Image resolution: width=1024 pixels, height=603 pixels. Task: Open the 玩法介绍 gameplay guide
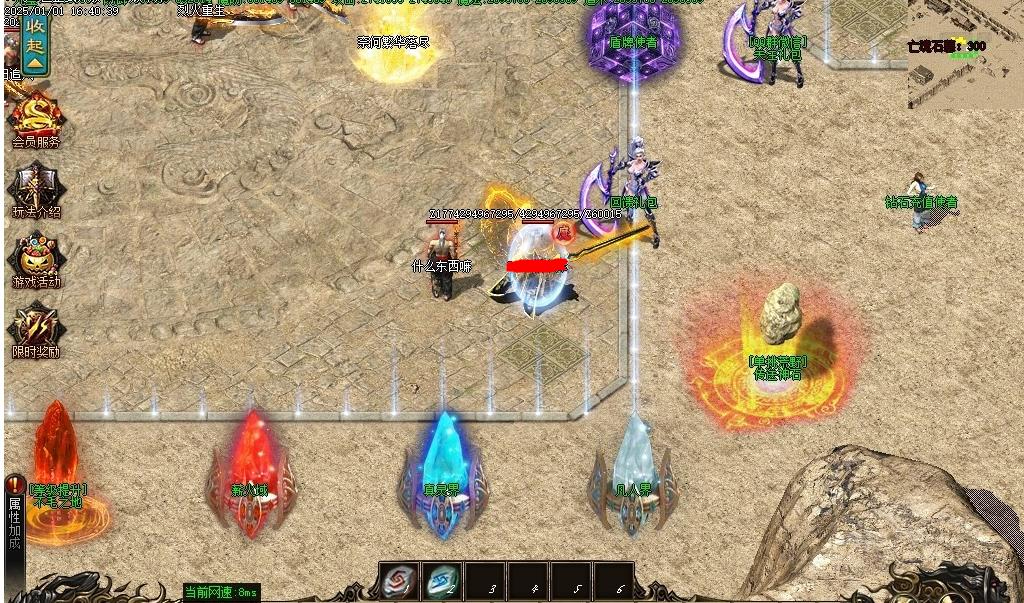coord(36,188)
